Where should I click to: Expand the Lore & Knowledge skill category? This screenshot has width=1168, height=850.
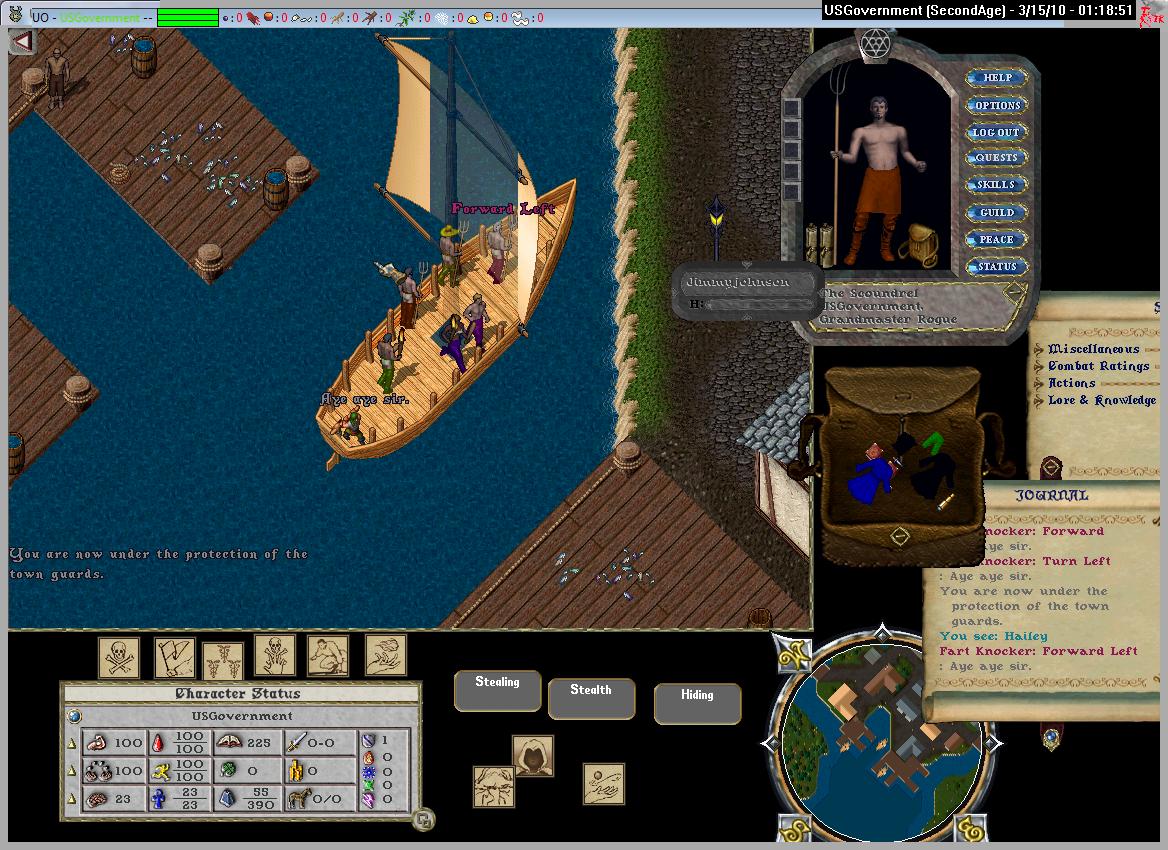click(x=1101, y=400)
